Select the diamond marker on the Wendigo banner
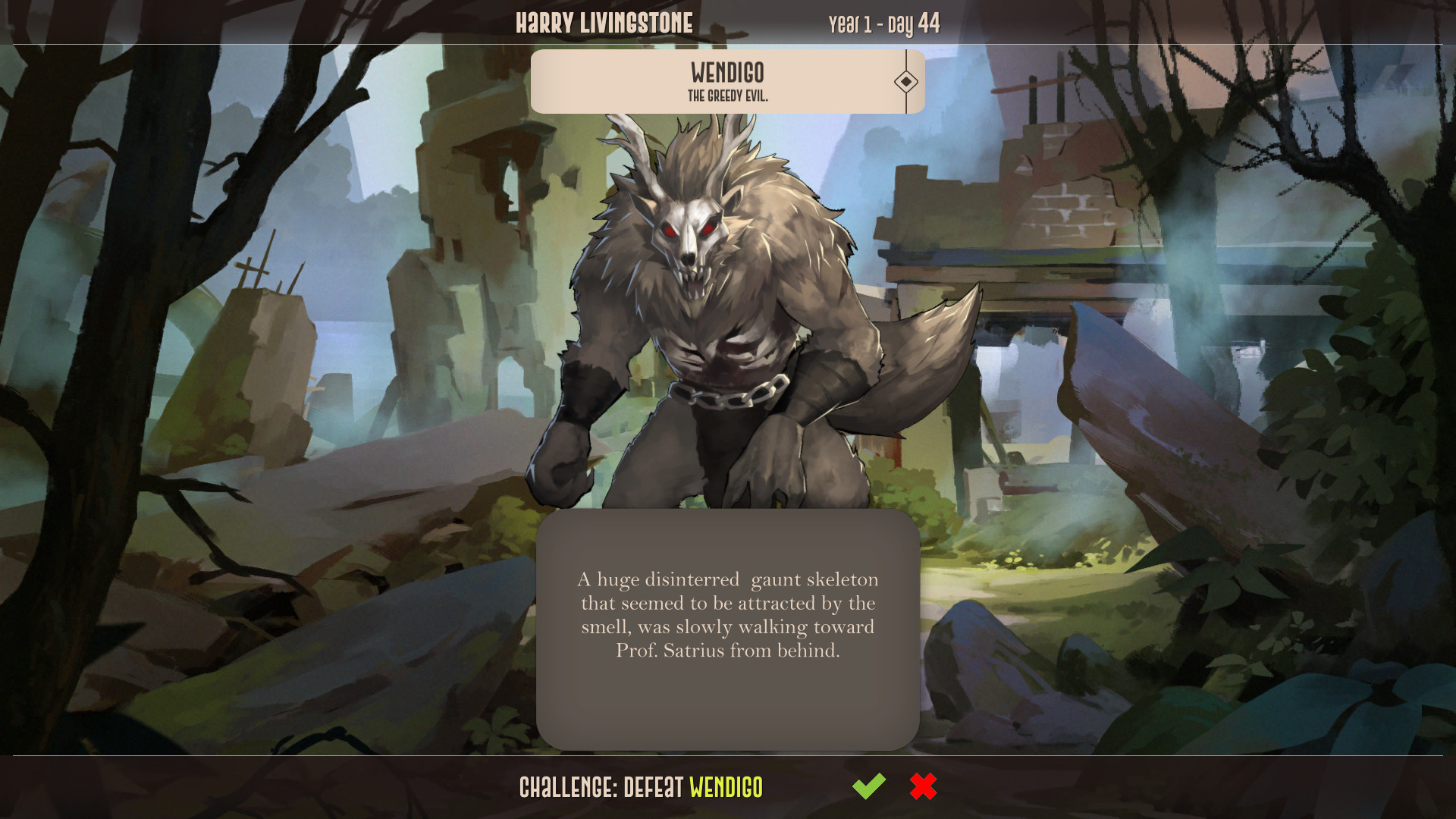1456x819 pixels. (x=907, y=80)
